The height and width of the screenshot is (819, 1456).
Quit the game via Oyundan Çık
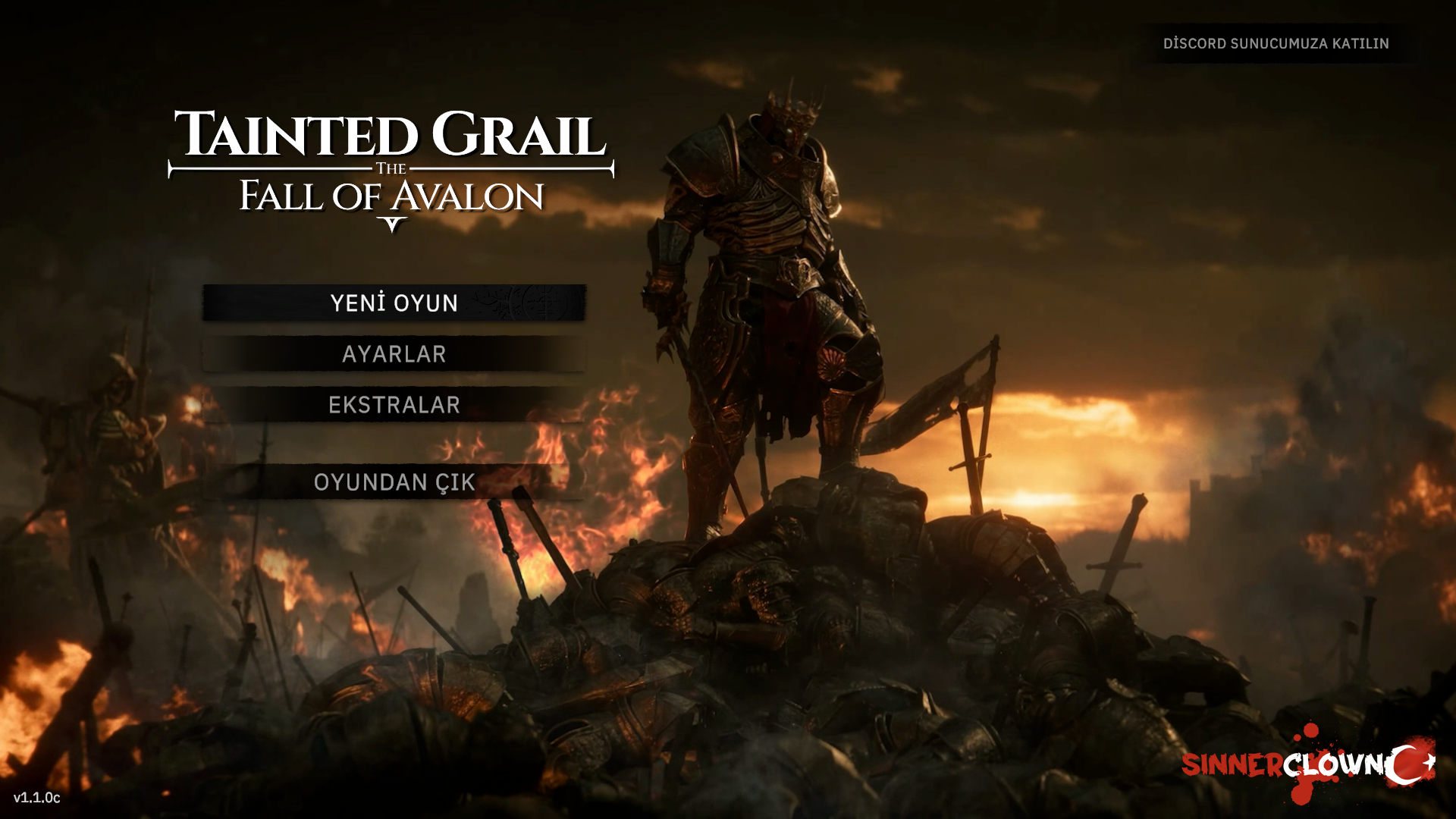[x=394, y=482]
